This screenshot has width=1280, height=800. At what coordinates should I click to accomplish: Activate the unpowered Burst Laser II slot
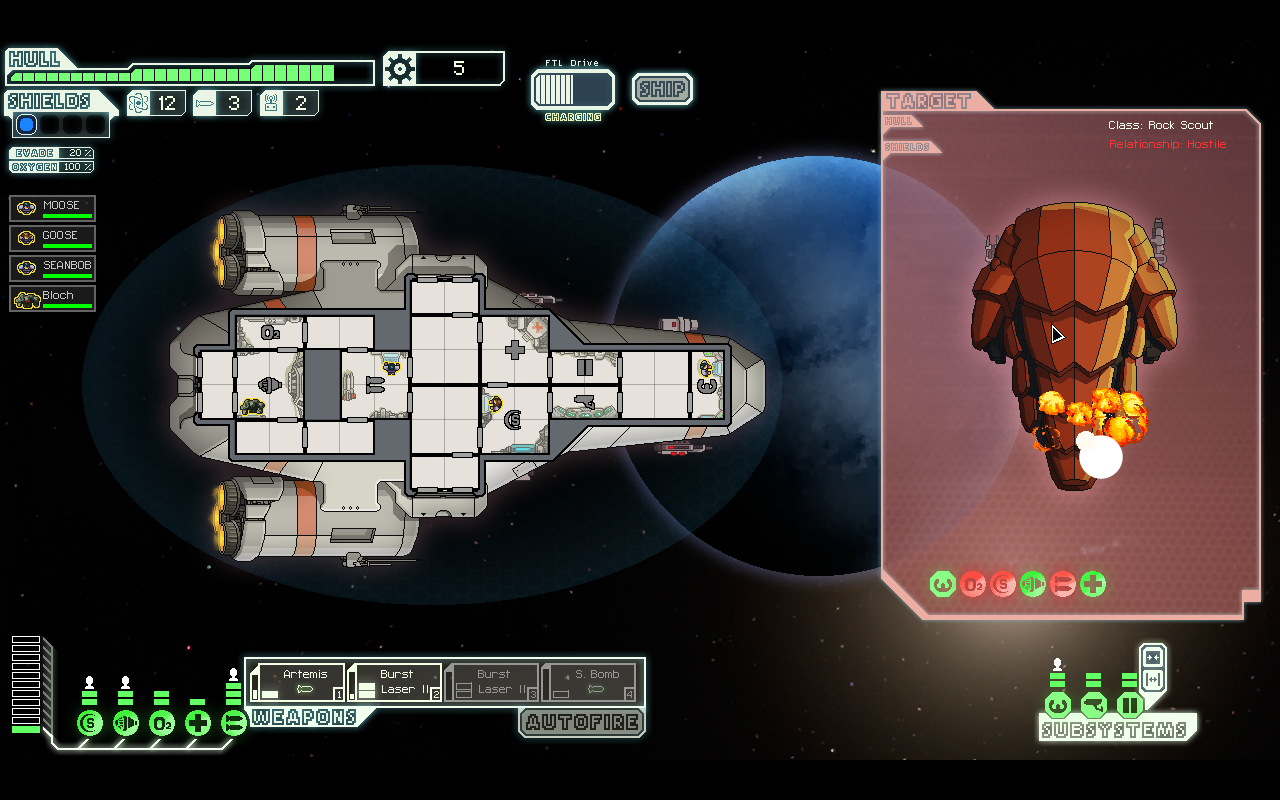tap(491, 680)
